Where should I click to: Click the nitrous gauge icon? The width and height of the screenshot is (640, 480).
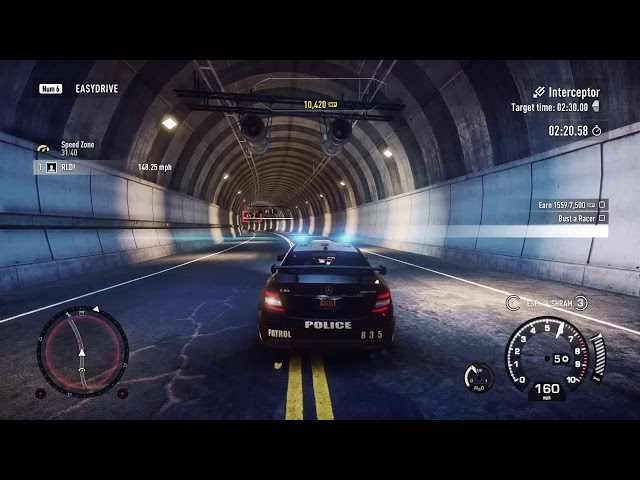click(479, 377)
